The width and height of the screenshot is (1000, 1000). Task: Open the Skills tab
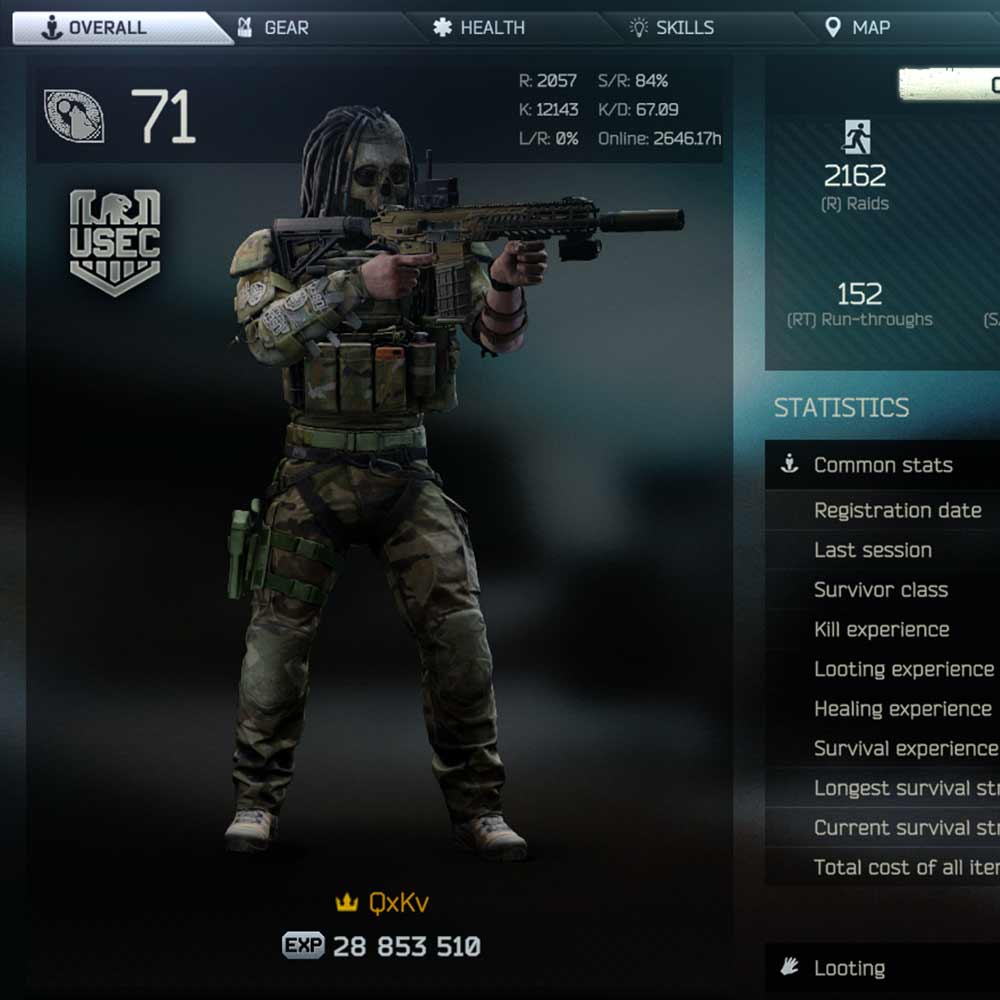[x=684, y=28]
